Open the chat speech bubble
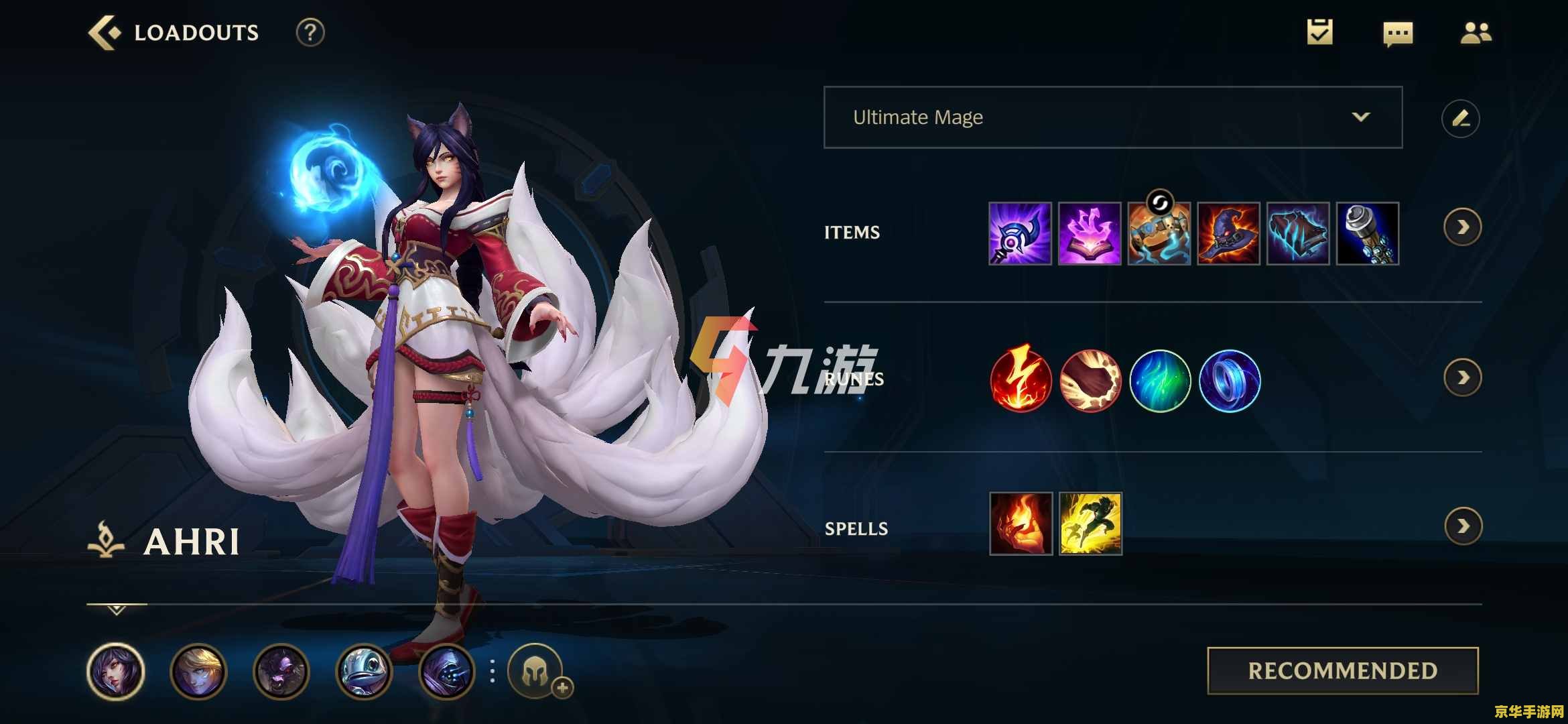The image size is (1568, 724). click(x=1398, y=34)
